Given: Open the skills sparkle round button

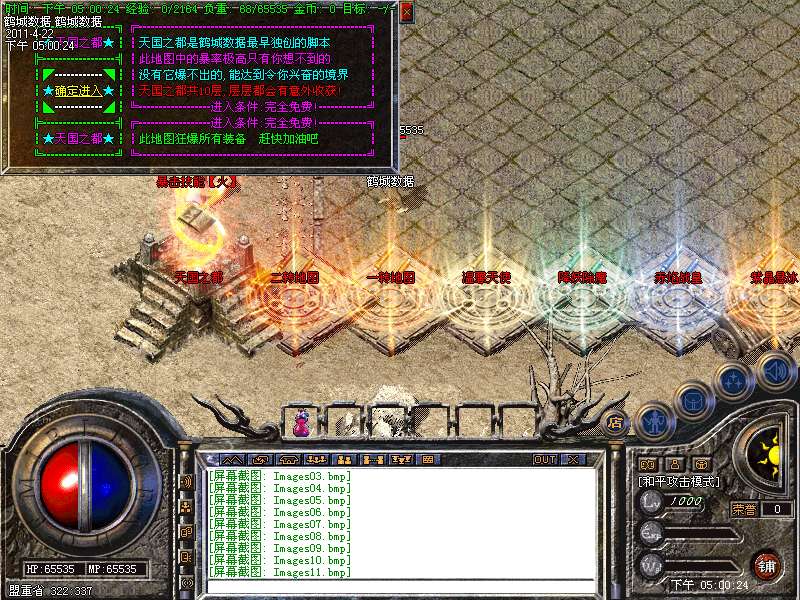Looking at the screenshot, I should point(734,380).
